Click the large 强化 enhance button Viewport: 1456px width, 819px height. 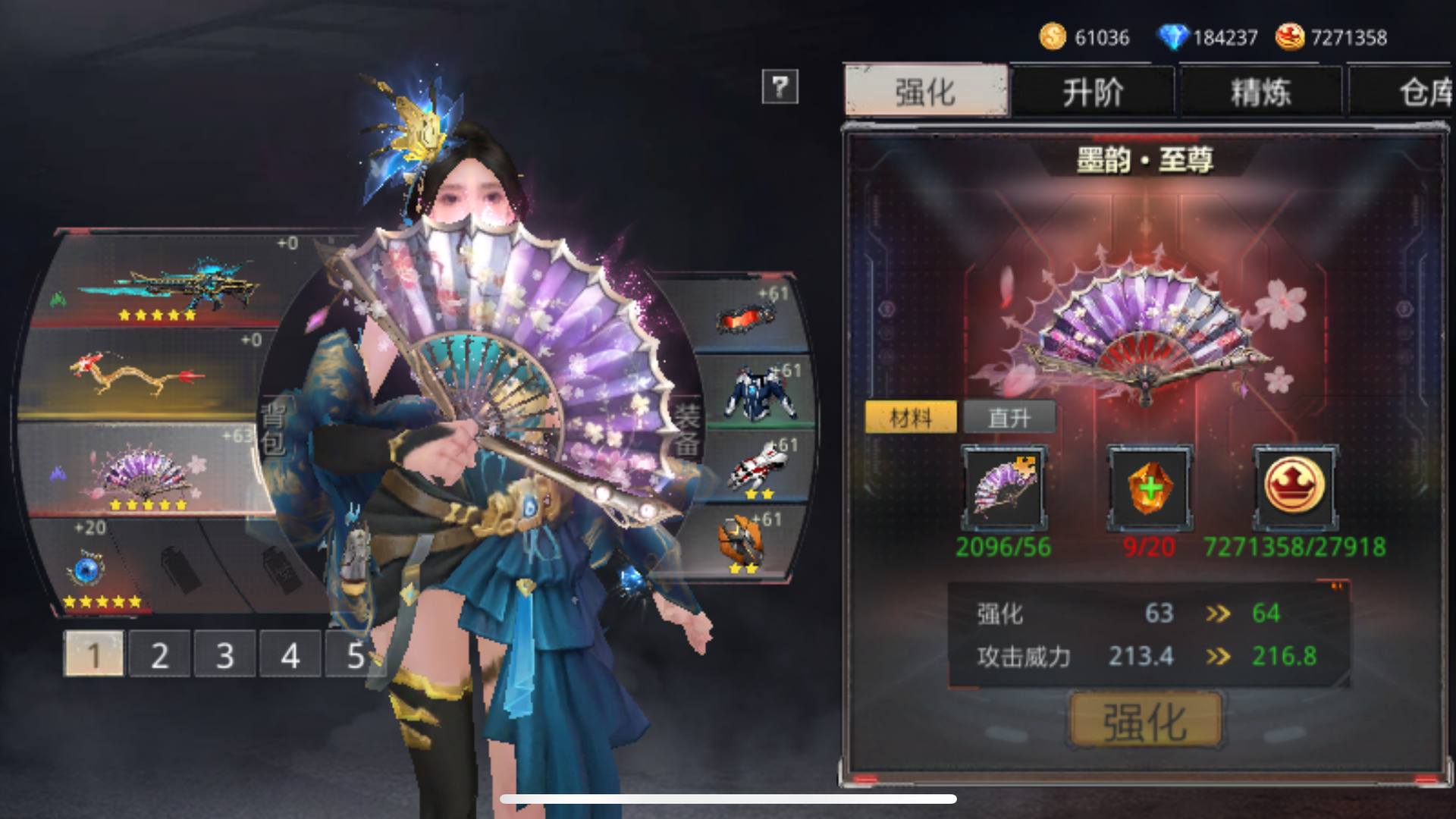tap(1145, 720)
